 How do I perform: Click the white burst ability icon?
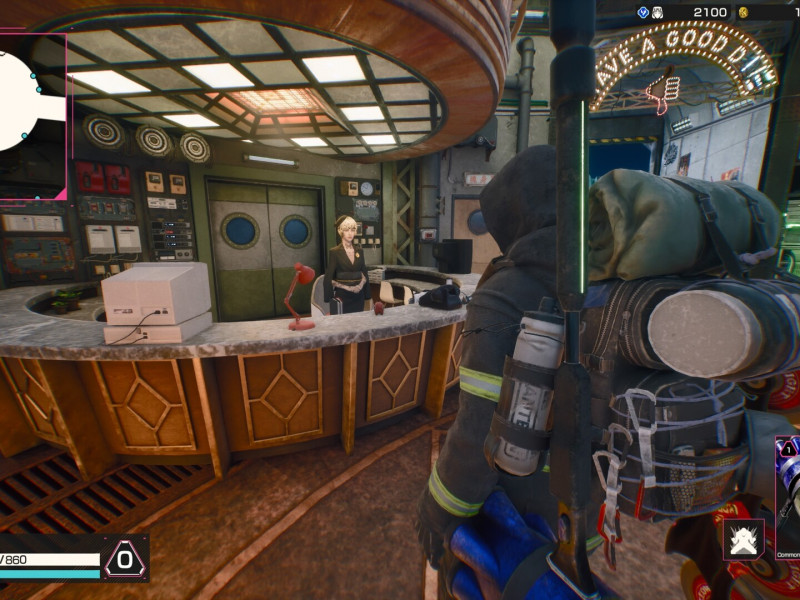point(744,539)
